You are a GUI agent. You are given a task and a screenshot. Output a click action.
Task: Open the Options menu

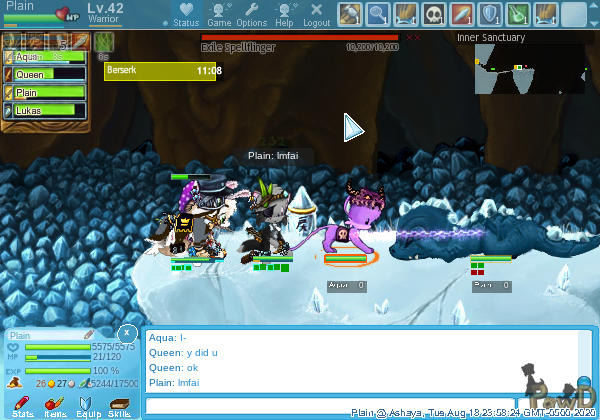click(x=251, y=14)
